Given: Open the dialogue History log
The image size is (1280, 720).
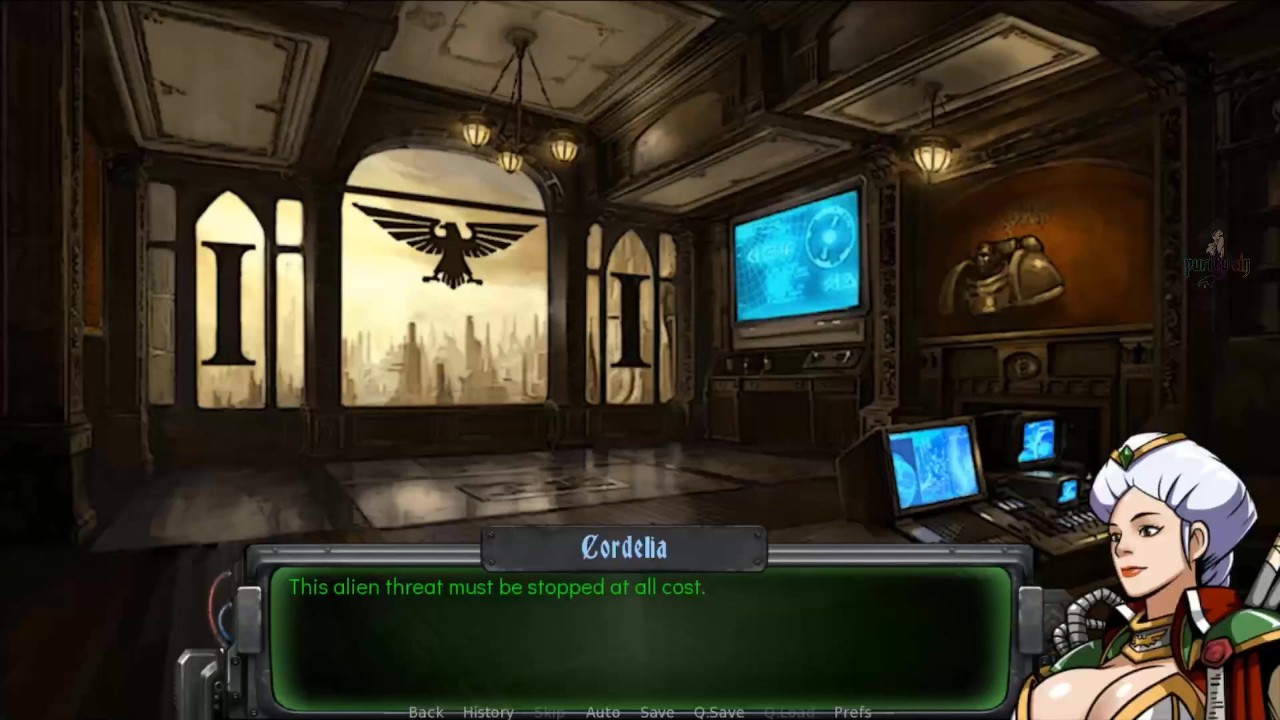Looking at the screenshot, I should coord(488,712).
